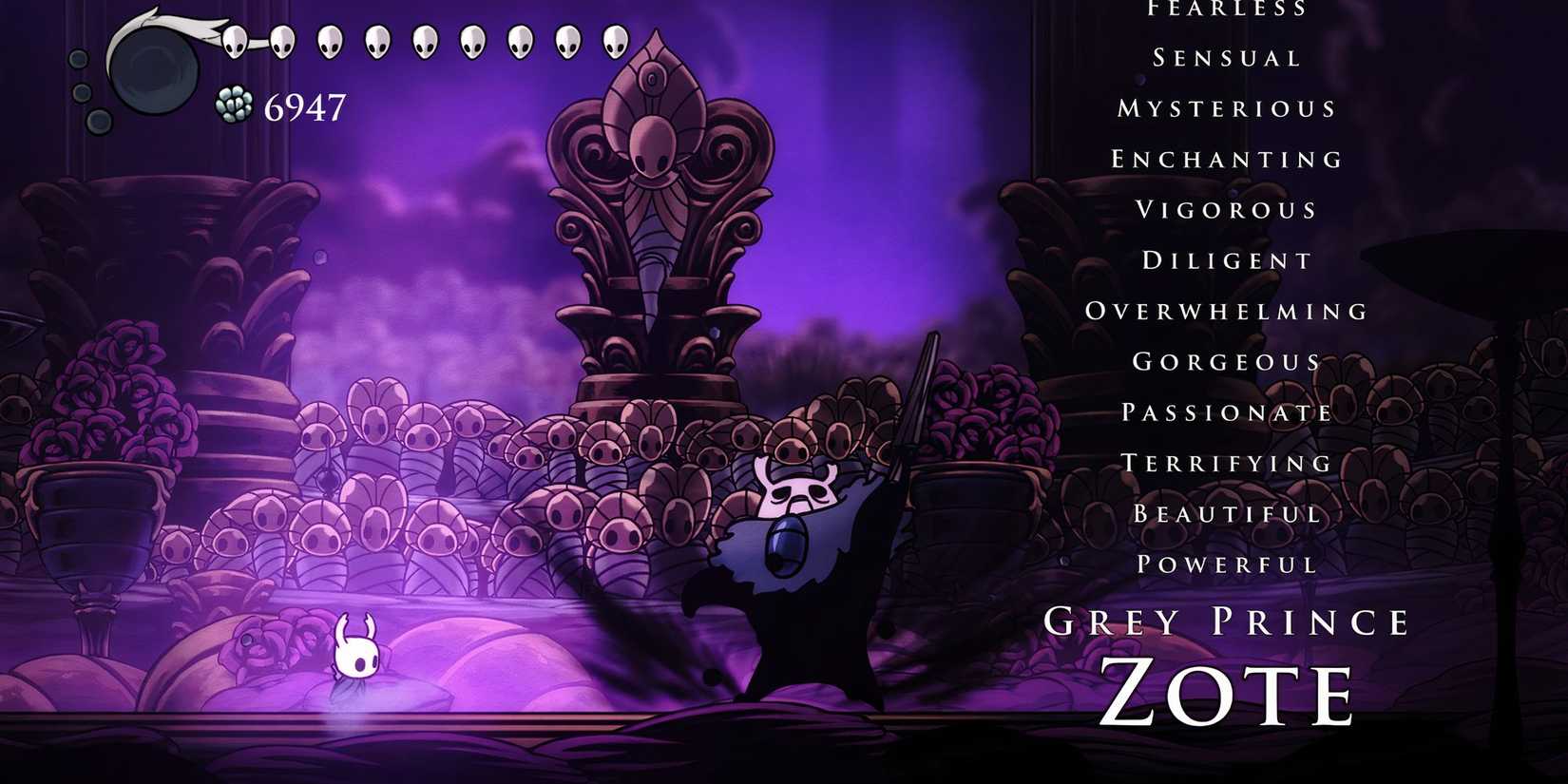Expand the MYSTERIOUS entry
Image resolution: width=1568 pixels, height=784 pixels.
point(1226,108)
